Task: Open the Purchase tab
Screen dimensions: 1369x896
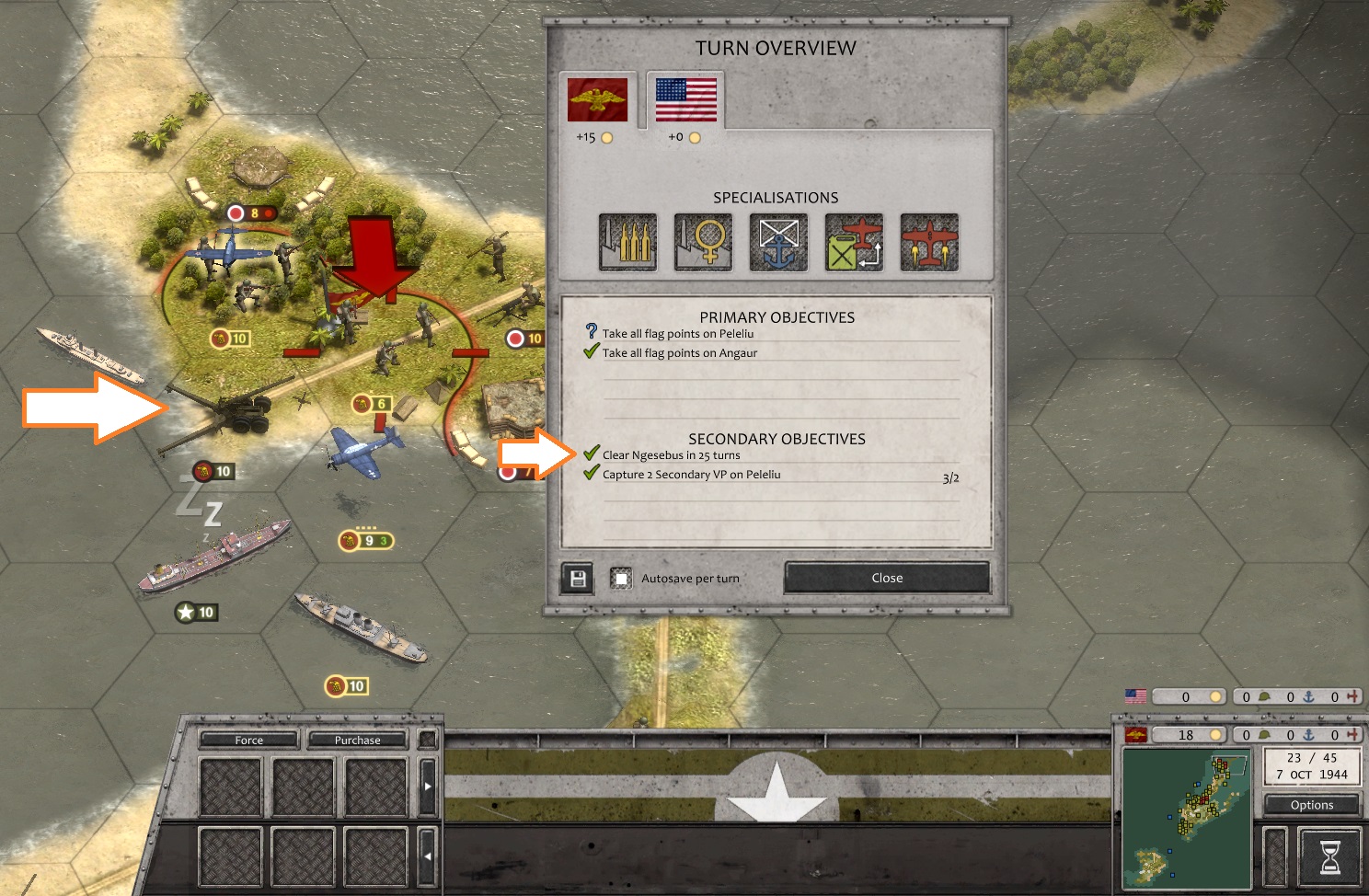Action: tap(357, 740)
